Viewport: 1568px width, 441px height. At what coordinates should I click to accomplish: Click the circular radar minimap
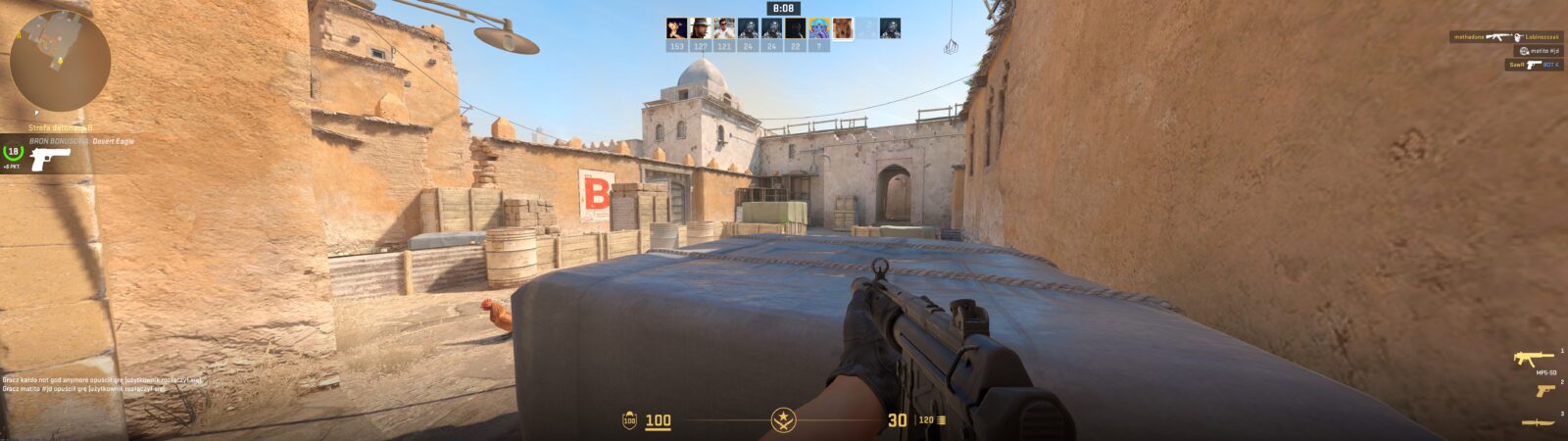[x=59, y=61]
